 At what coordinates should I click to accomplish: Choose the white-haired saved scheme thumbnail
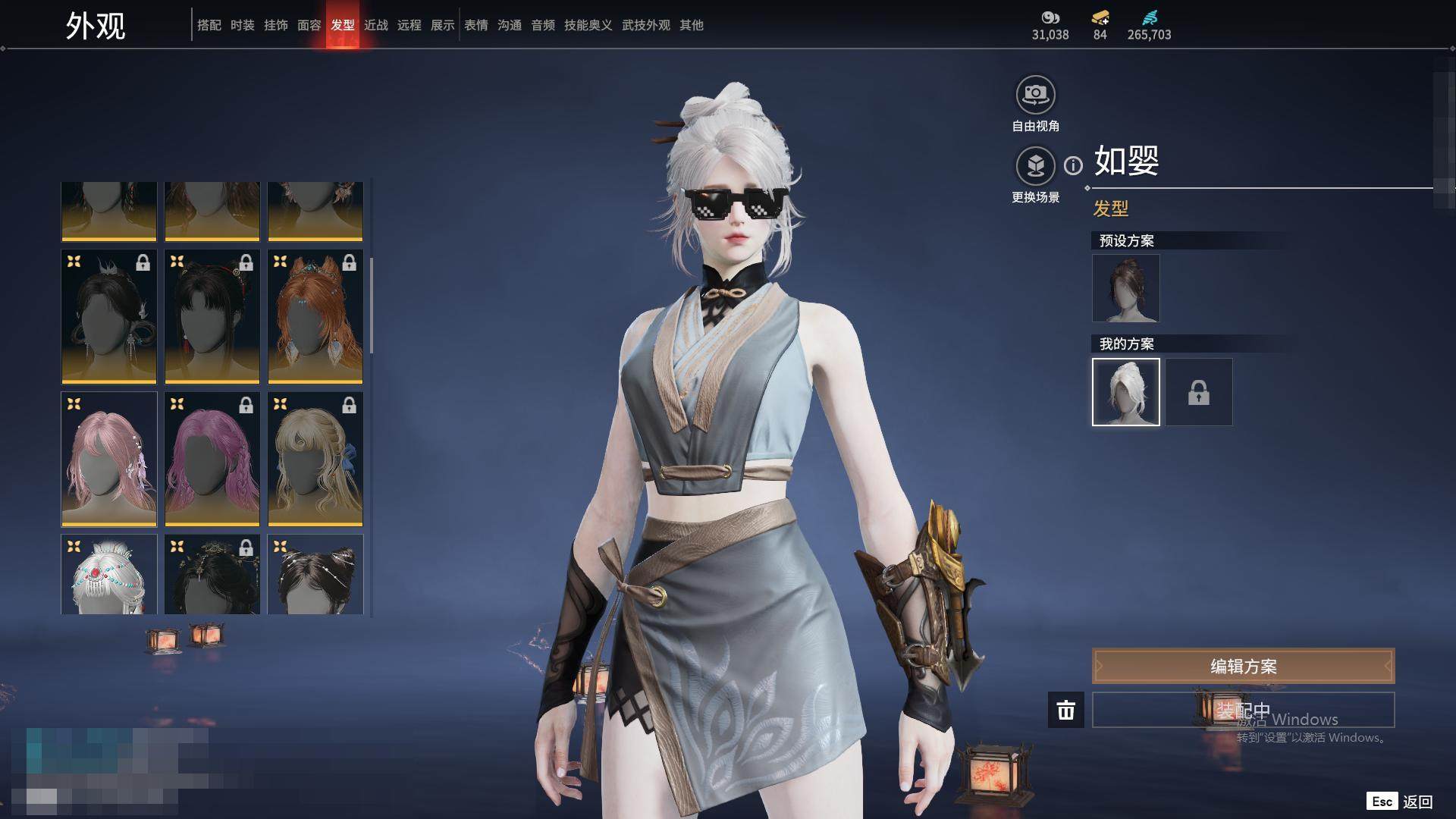pyautogui.click(x=1125, y=392)
